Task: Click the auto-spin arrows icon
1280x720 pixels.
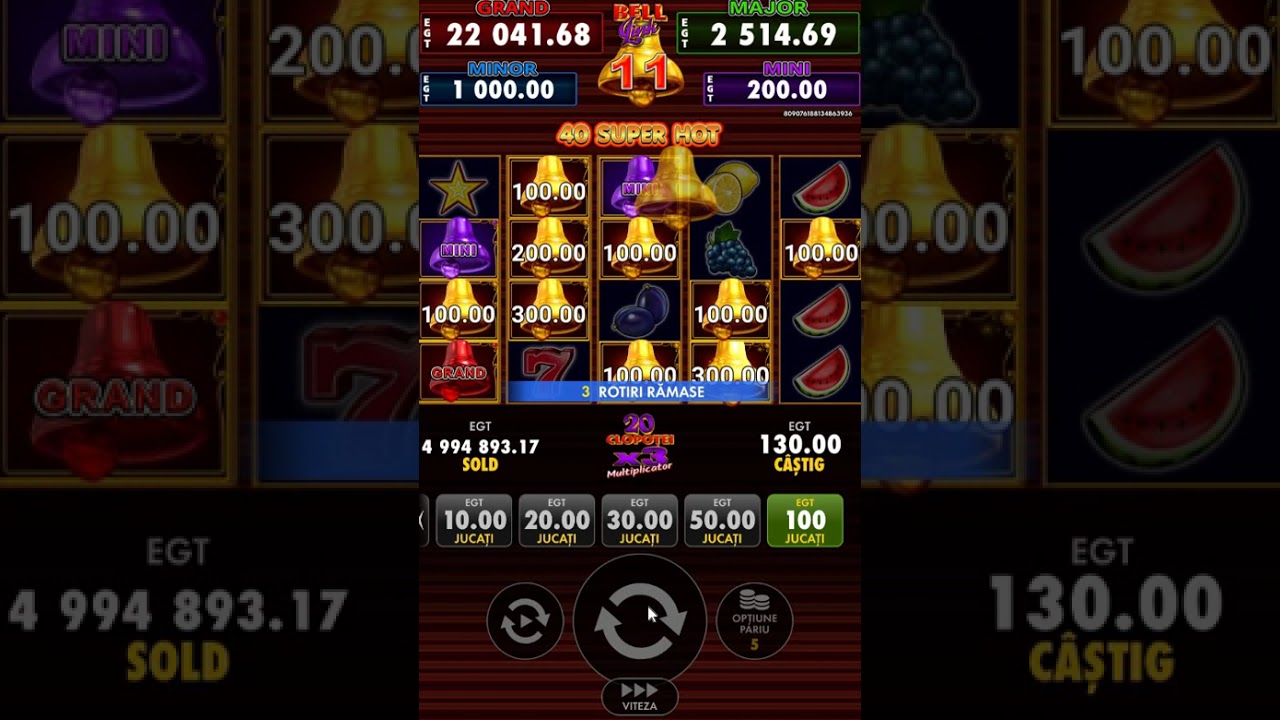Action: [524, 620]
